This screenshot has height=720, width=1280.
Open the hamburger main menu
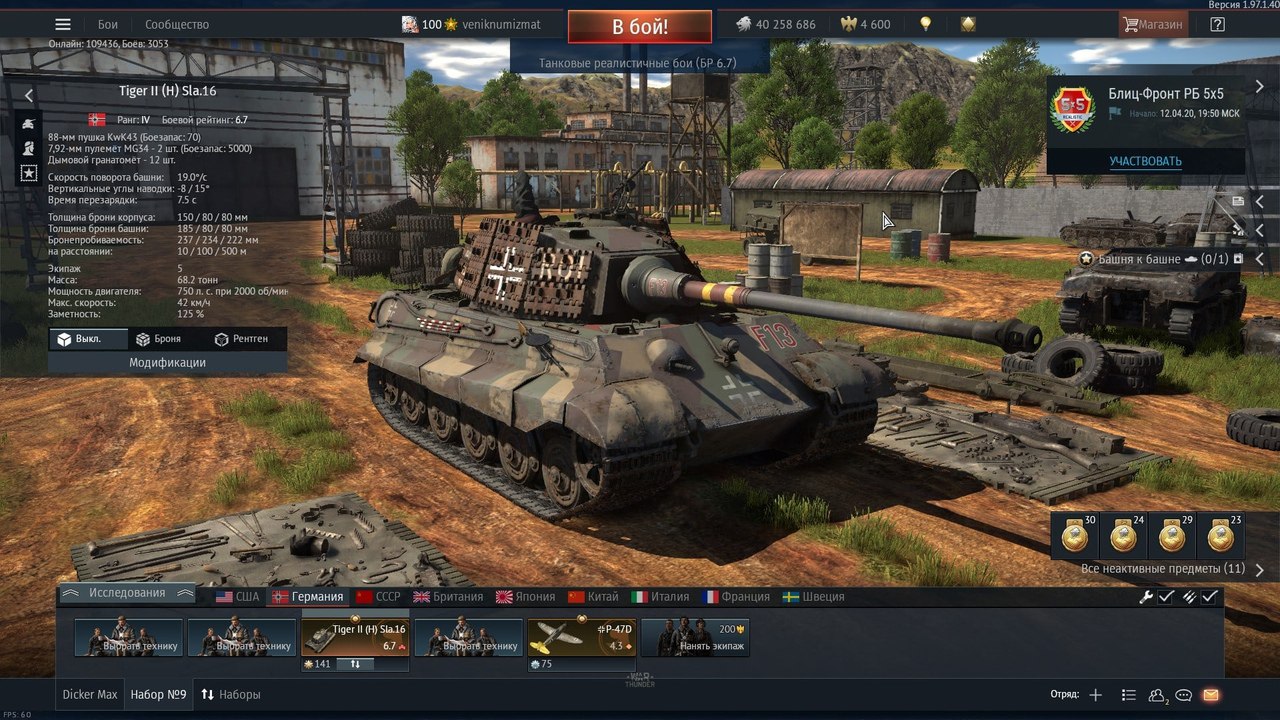[63, 24]
